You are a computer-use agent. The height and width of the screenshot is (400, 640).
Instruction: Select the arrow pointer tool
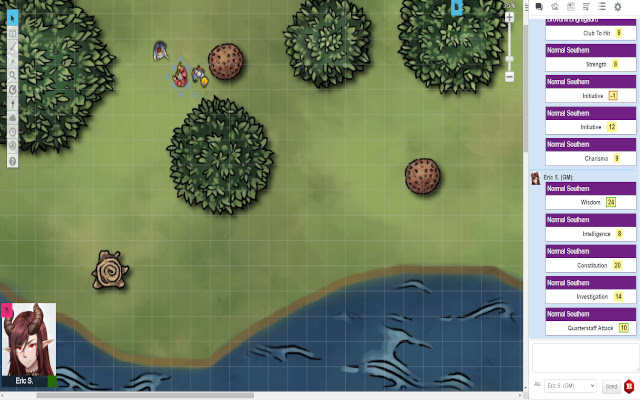pyautogui.click(x=12, y=18)
